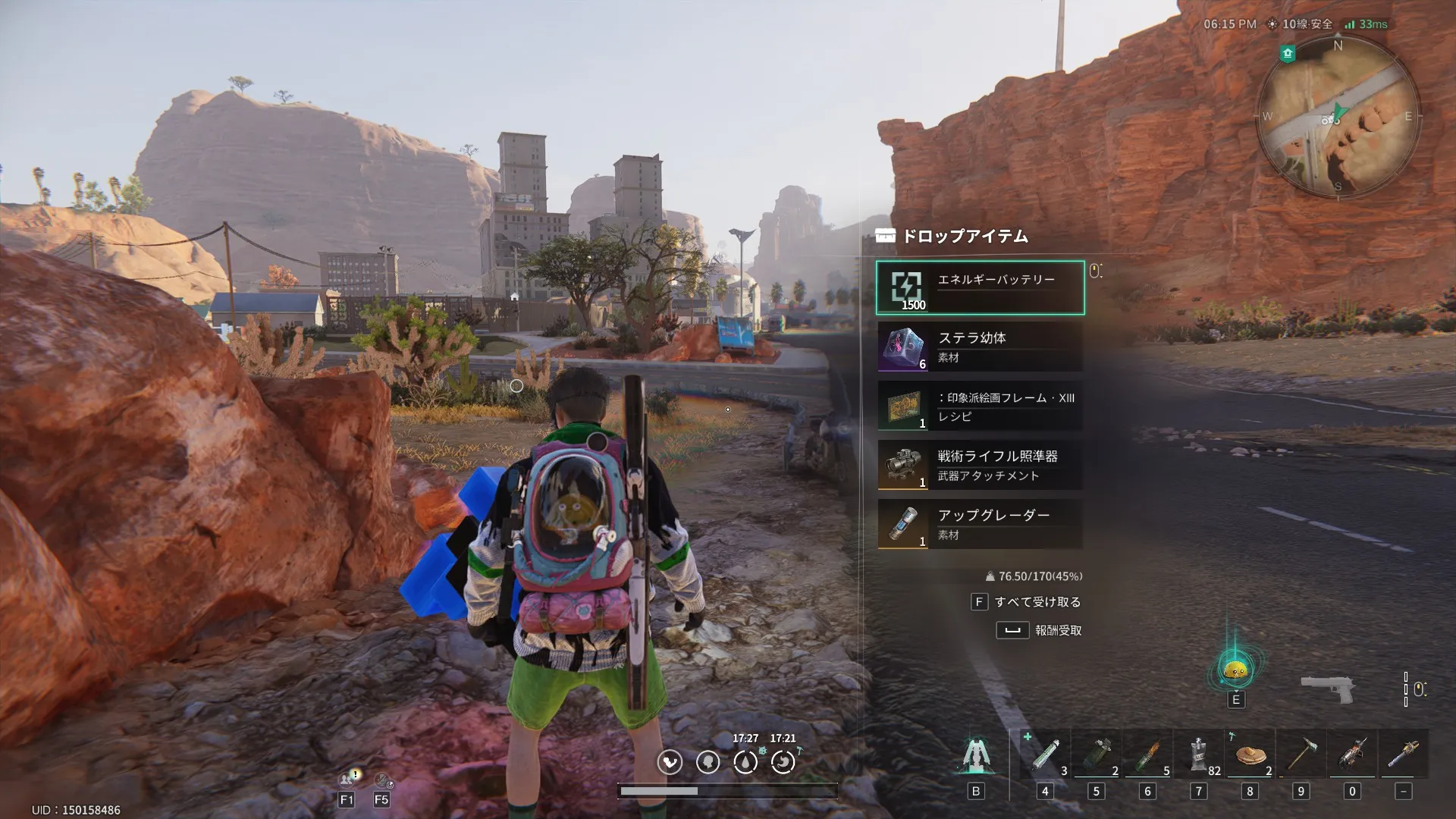1456x819 pixels.
Task: Switch to the pistol weapon icon
Action: (1328, 689)
